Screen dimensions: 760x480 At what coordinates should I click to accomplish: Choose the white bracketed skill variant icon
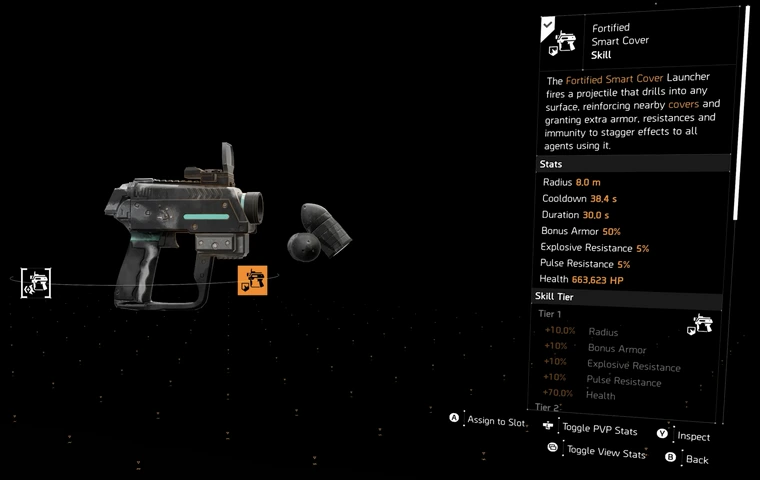click(x=37, y=283)
